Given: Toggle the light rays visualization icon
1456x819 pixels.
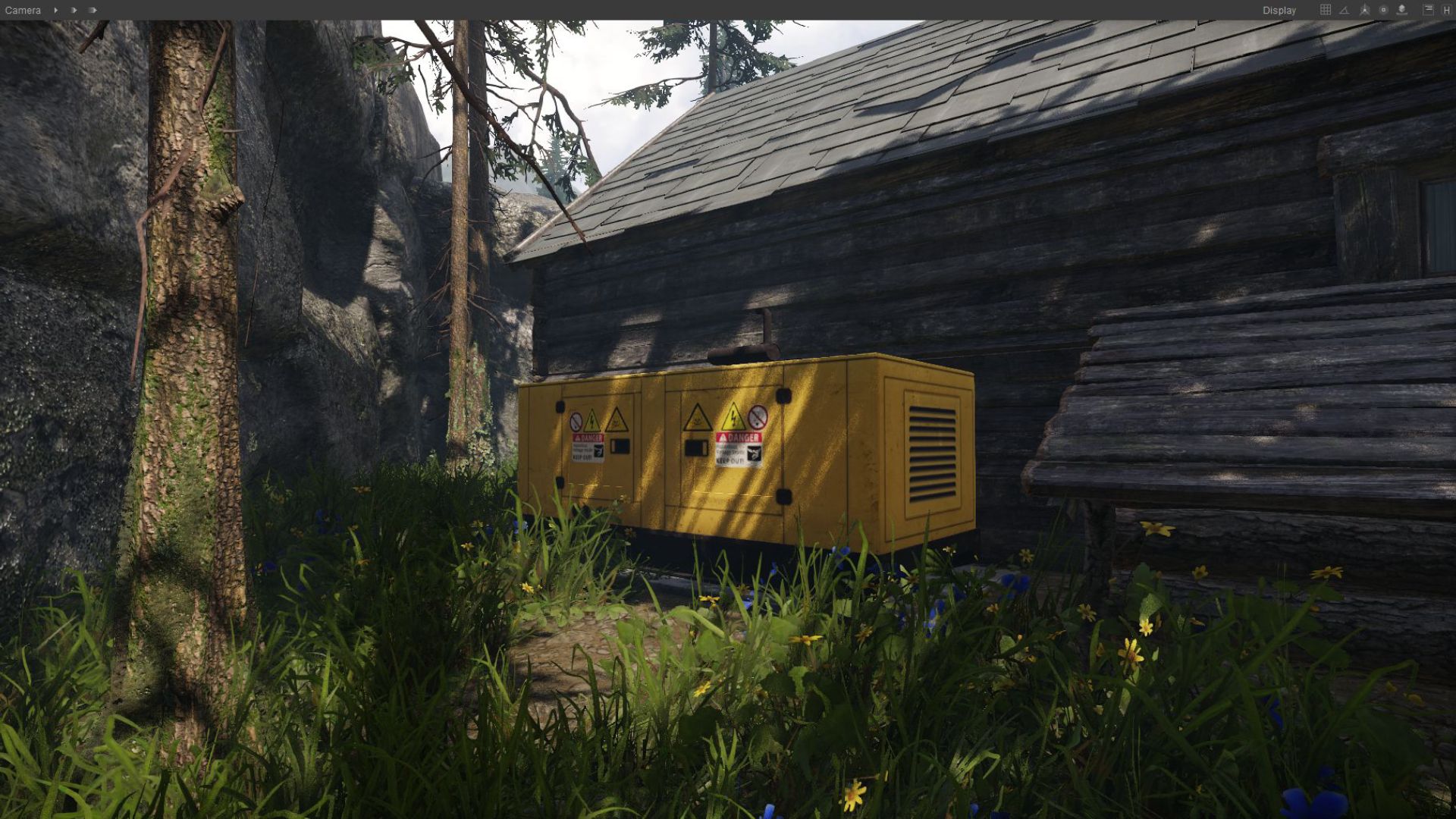Looking at the screenshot, I should (1363, 10).
